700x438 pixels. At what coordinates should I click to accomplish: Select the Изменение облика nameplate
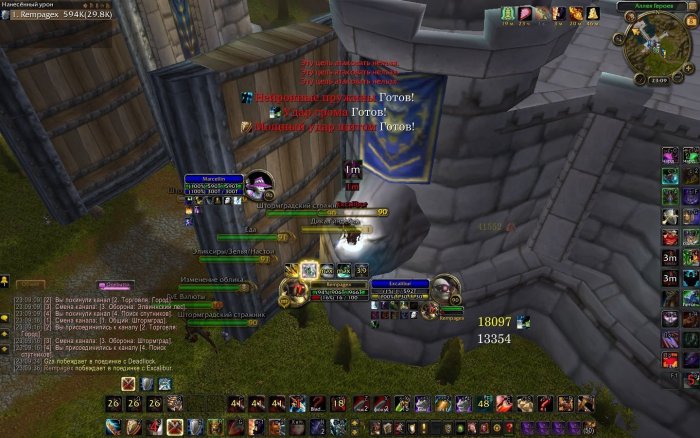(x=213, y=284)
